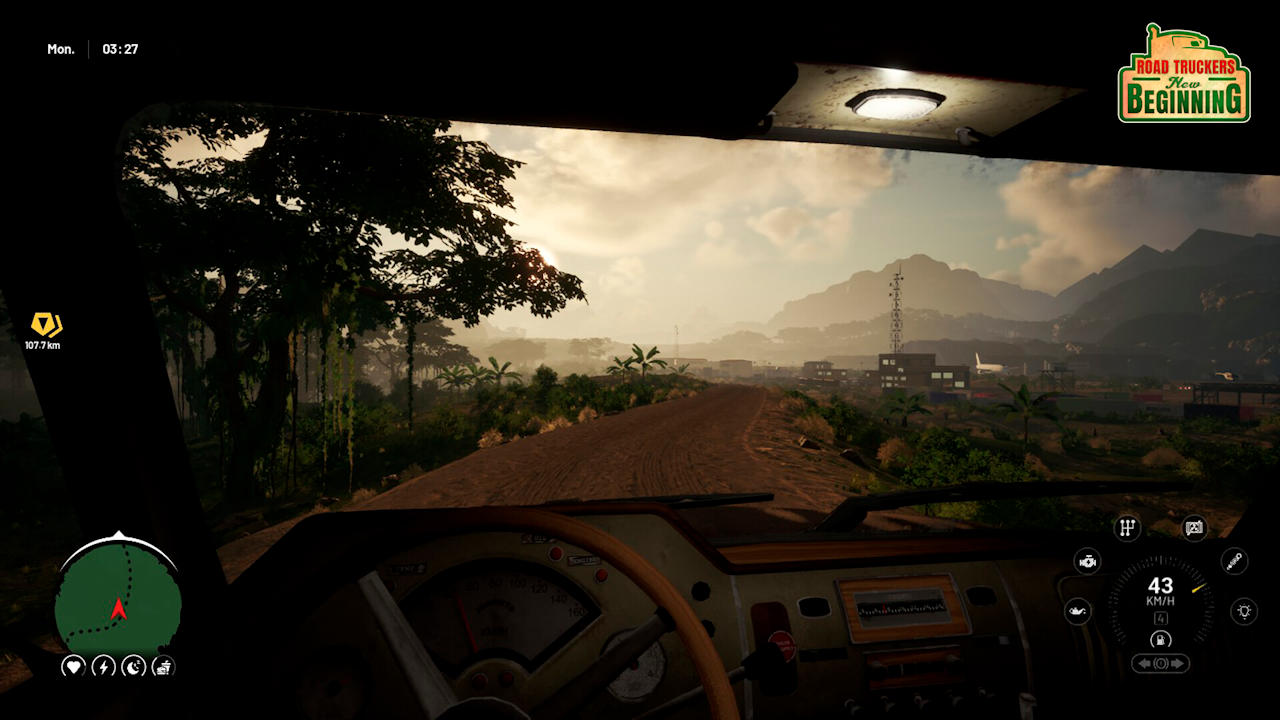Check the lightning bolt energy icon
Screen dimensions: 1280x720
point(103,666)
